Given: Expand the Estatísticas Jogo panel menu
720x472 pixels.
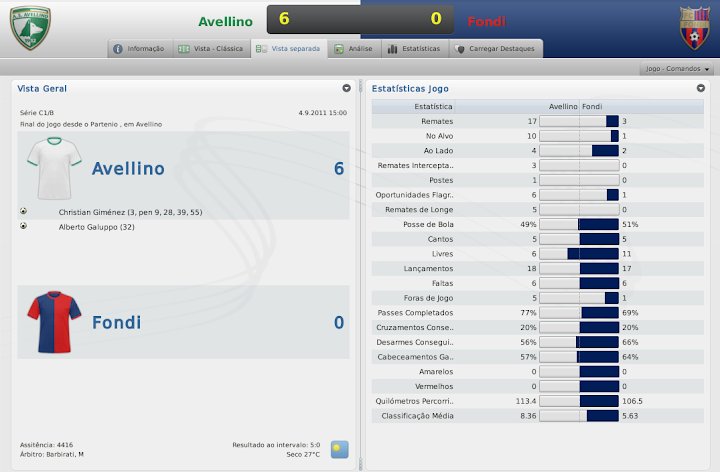Looking at the screenshot, I should (x=701, y=88).
